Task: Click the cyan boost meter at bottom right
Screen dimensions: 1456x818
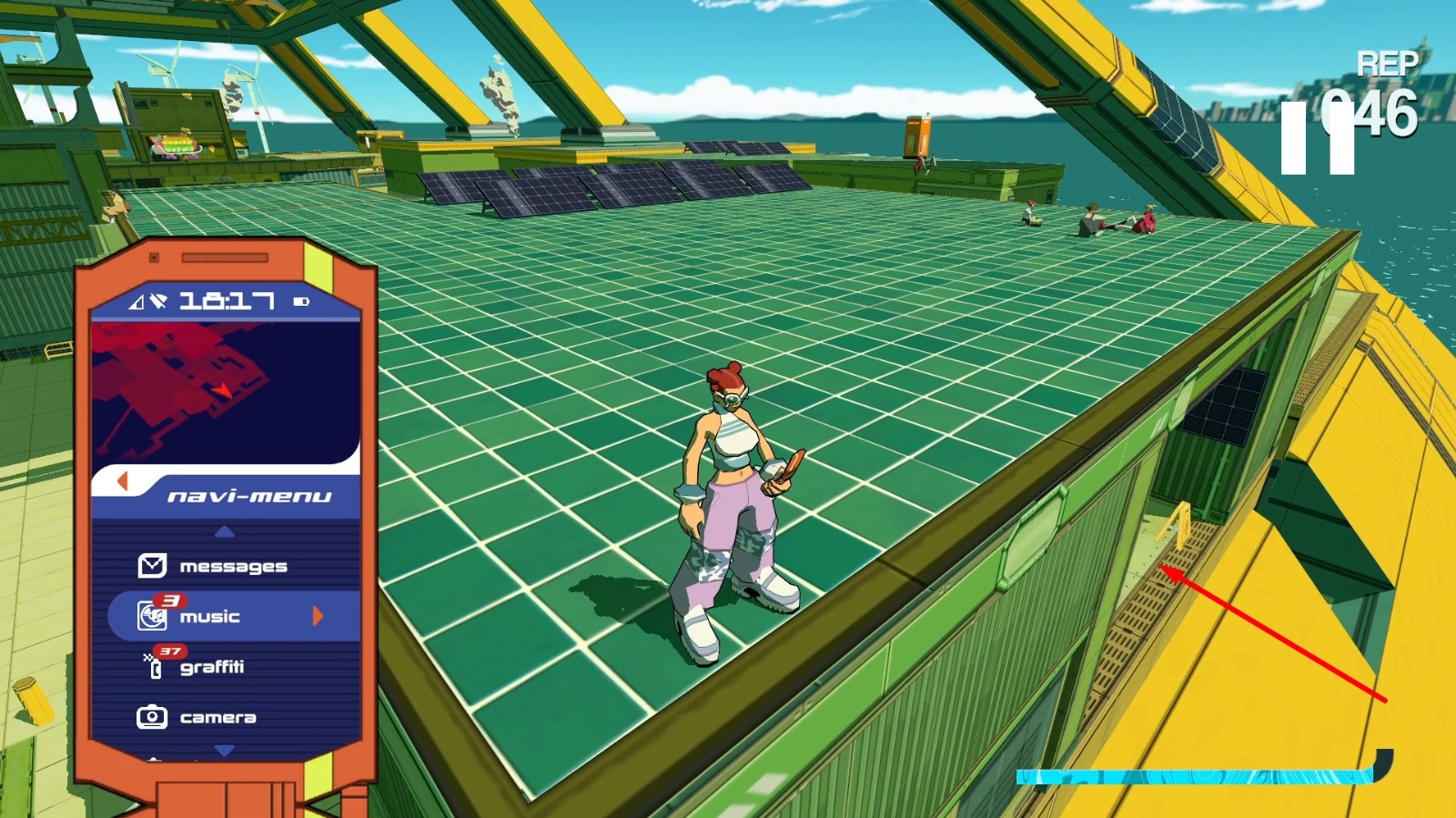Action: [x=1192, y=777]
